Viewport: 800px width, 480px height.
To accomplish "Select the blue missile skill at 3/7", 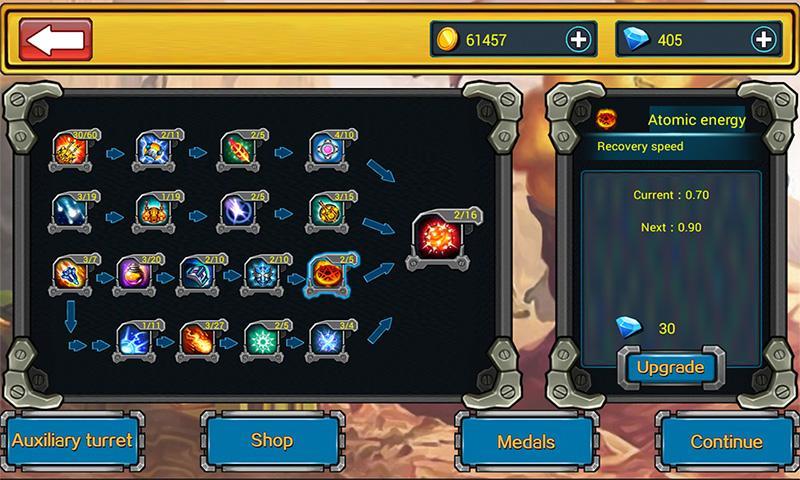I will 70,273.
